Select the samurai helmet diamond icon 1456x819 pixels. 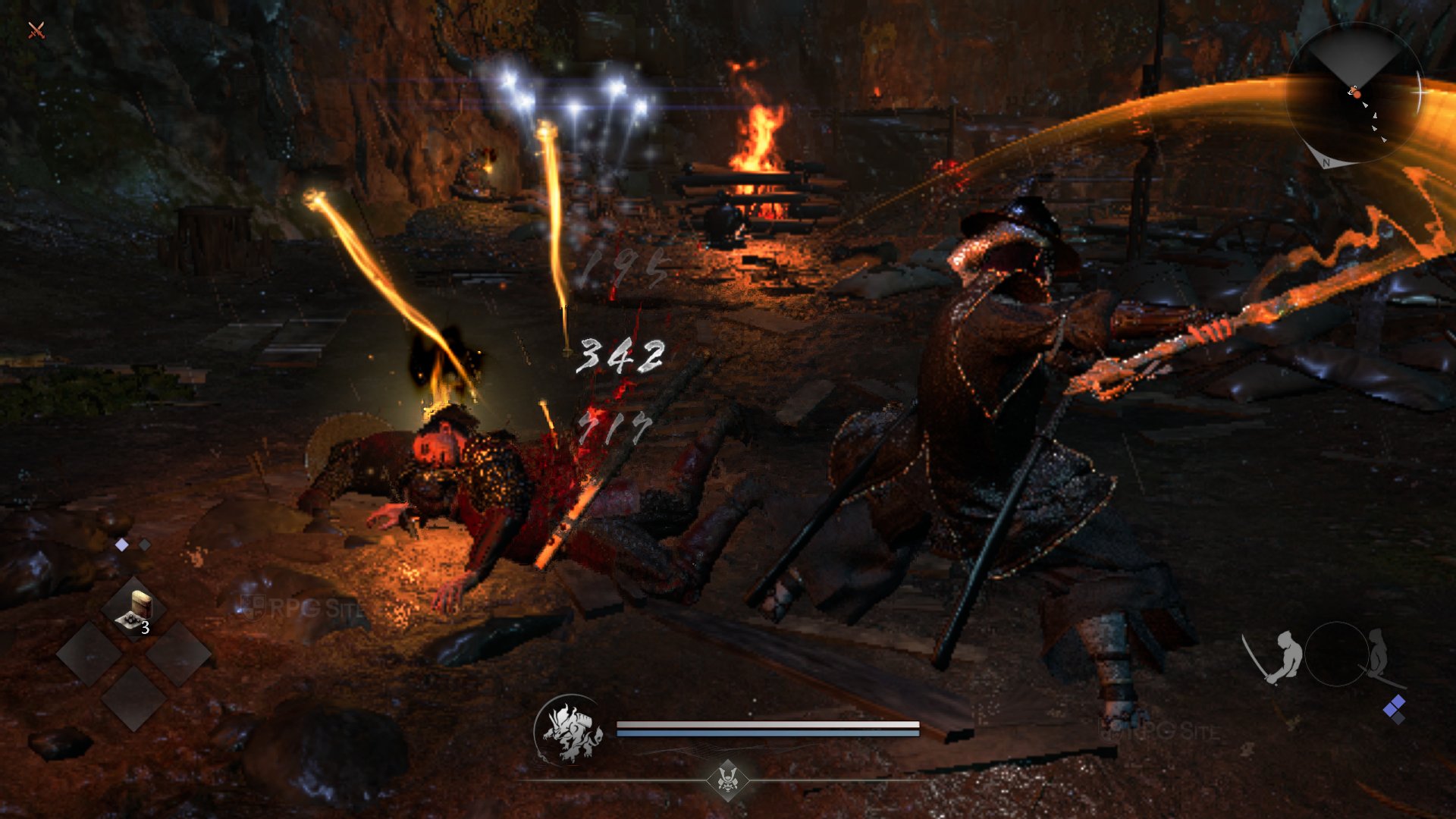tap(728, 779)
